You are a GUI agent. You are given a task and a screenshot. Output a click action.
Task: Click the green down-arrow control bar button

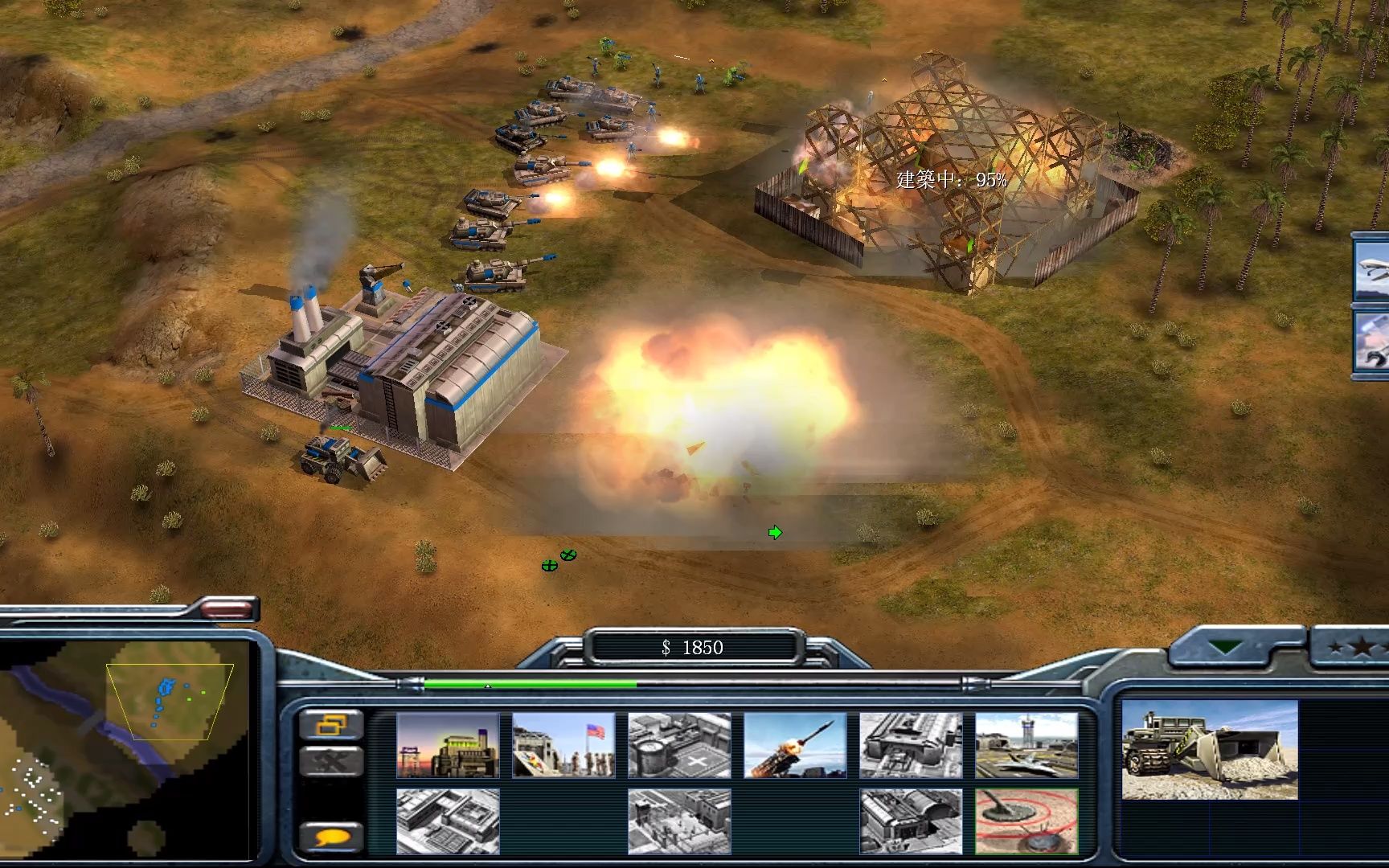click(1225, 648)
